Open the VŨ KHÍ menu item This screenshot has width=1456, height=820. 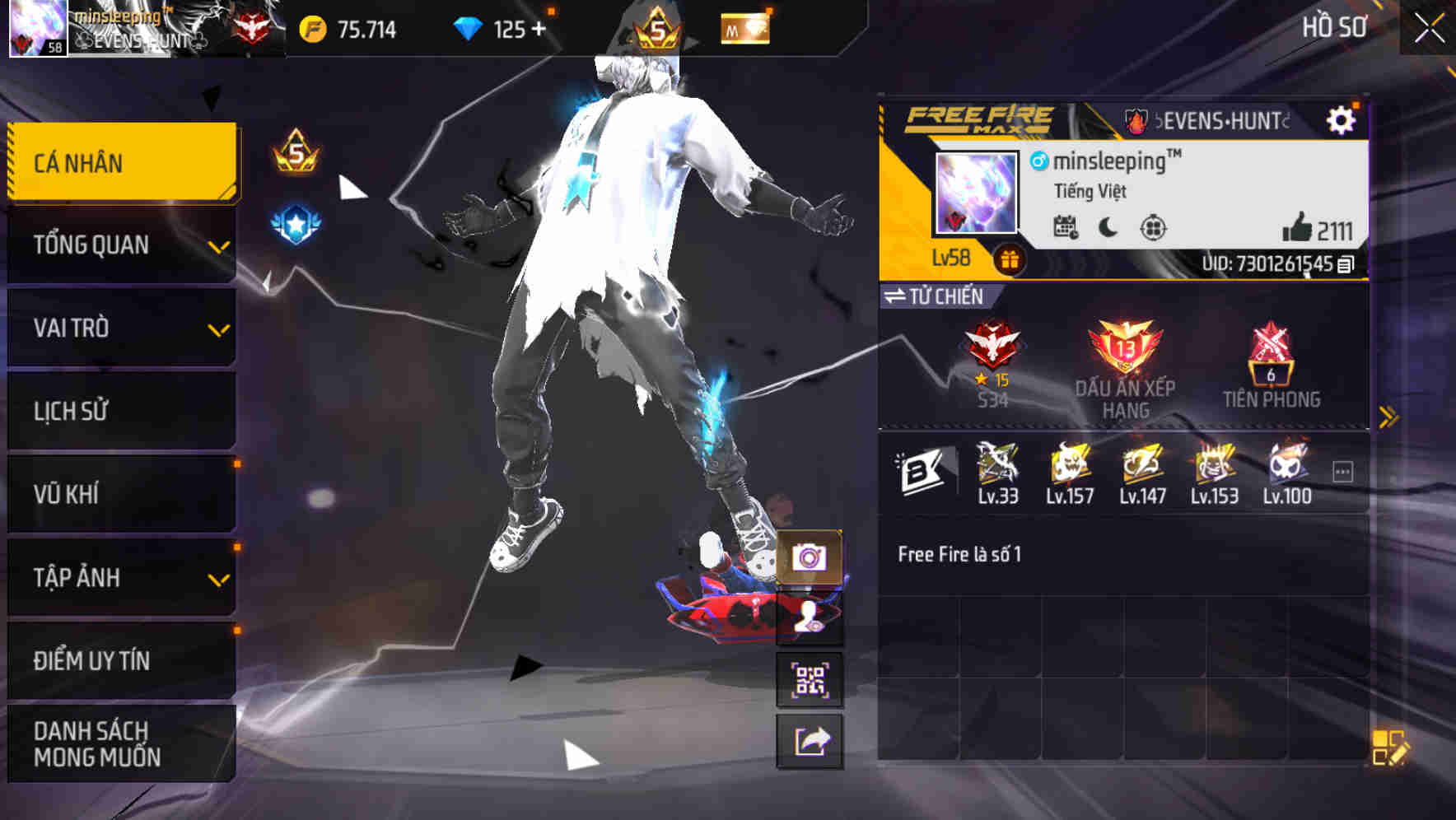tap(120, 494)
